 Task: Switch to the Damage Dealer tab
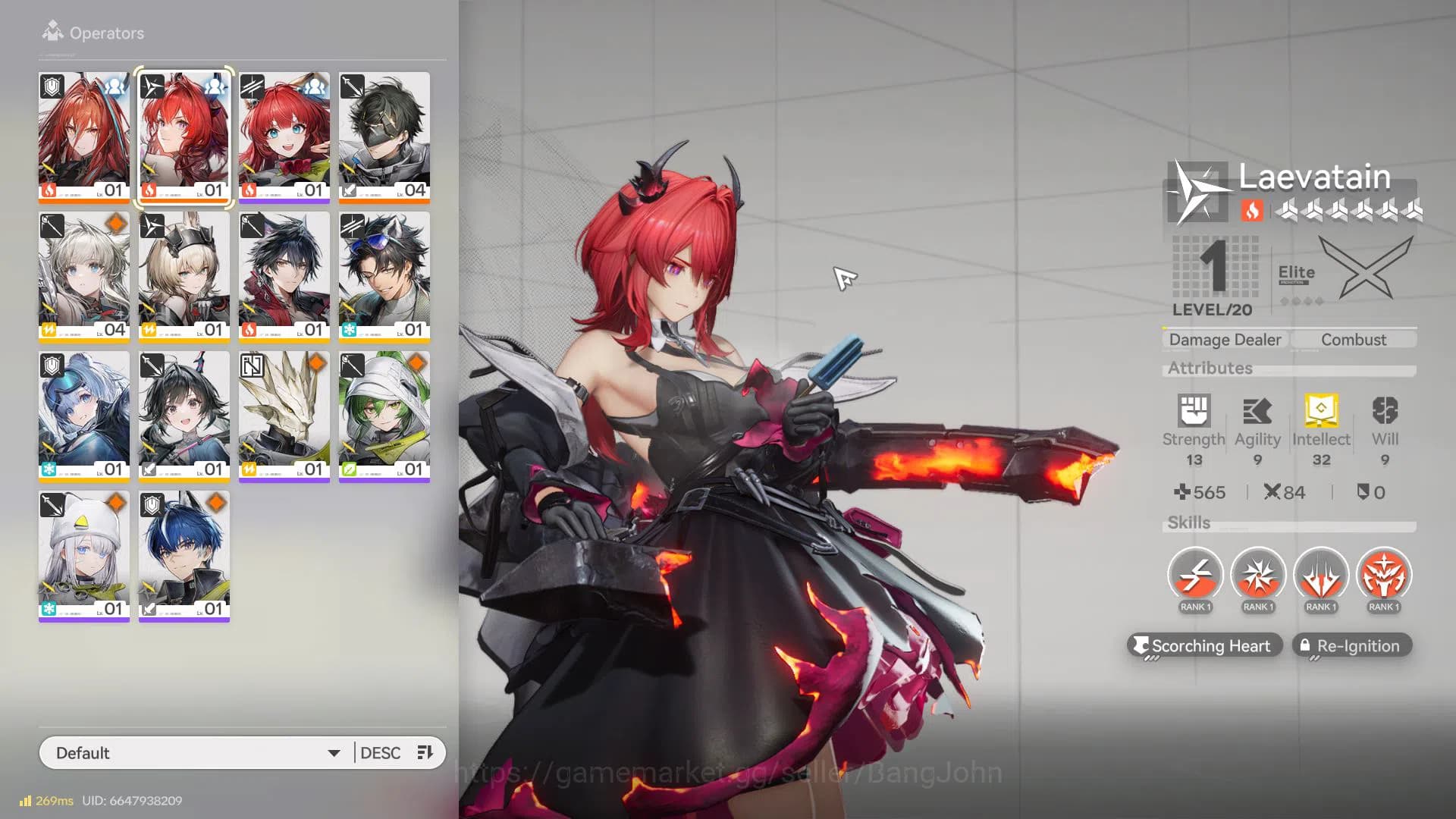coord(1224,339)
